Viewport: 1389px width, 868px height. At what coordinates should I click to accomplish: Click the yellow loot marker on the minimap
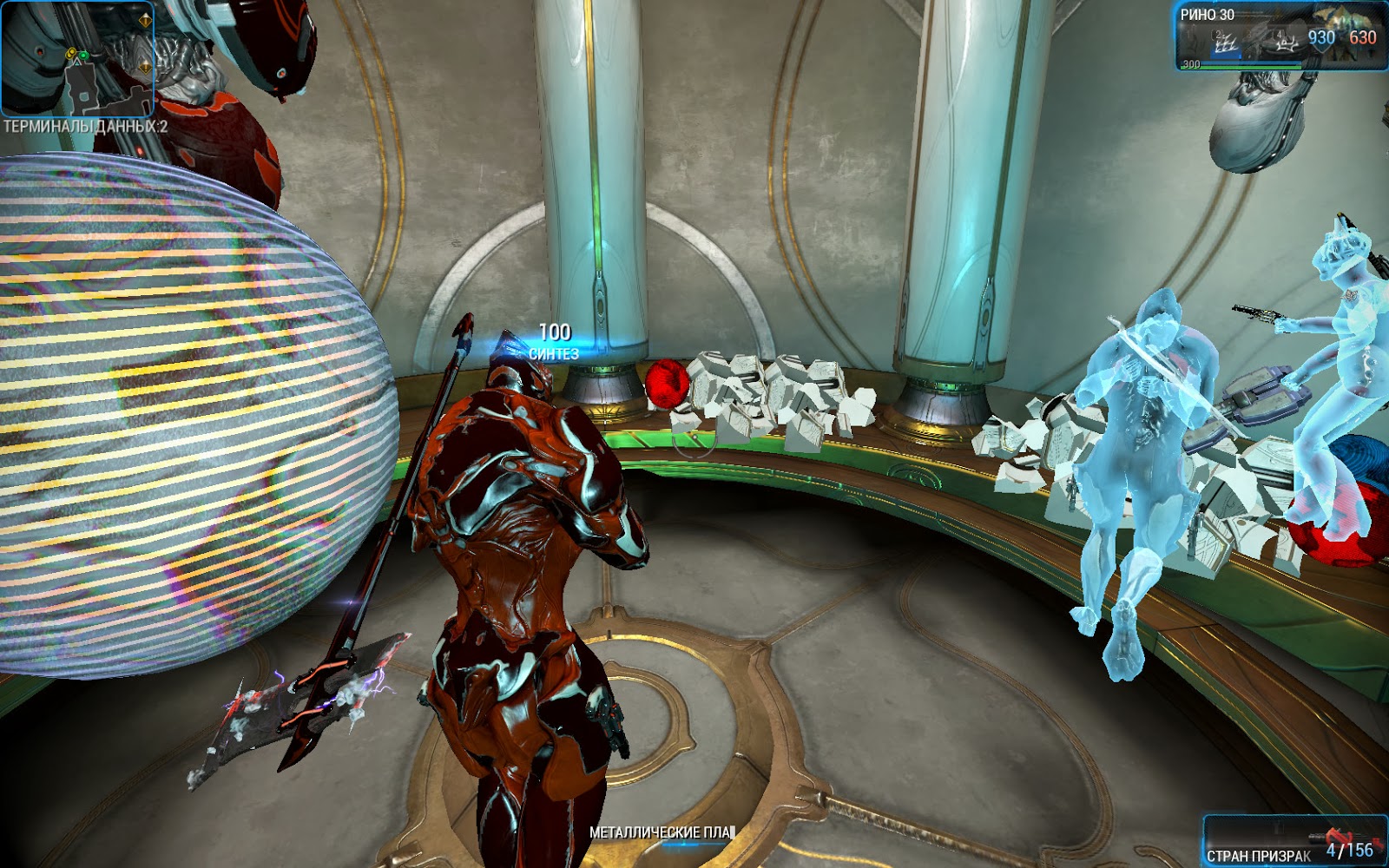(71, 54)
